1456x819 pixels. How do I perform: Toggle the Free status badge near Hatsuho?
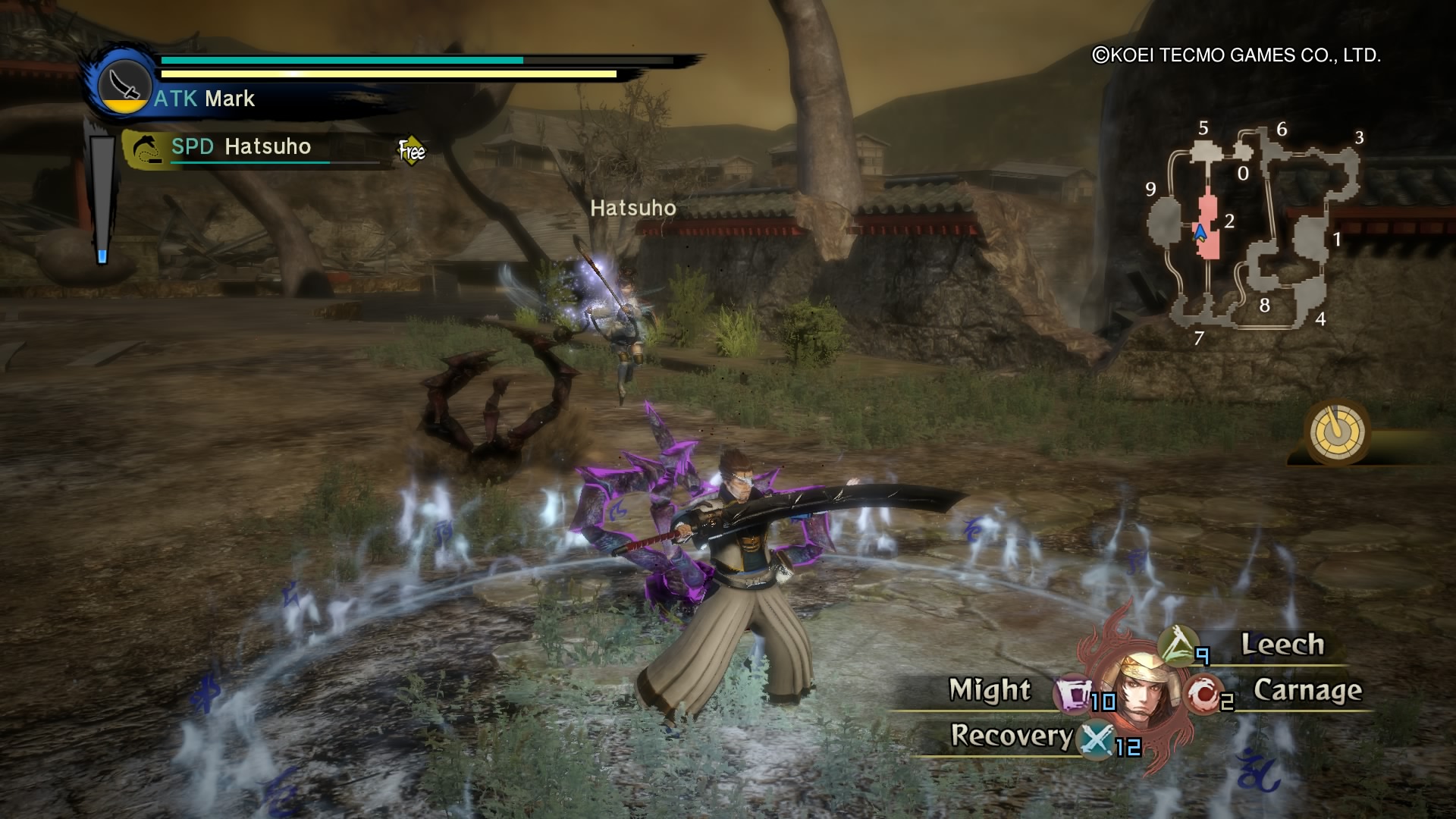tap(410, 150)
